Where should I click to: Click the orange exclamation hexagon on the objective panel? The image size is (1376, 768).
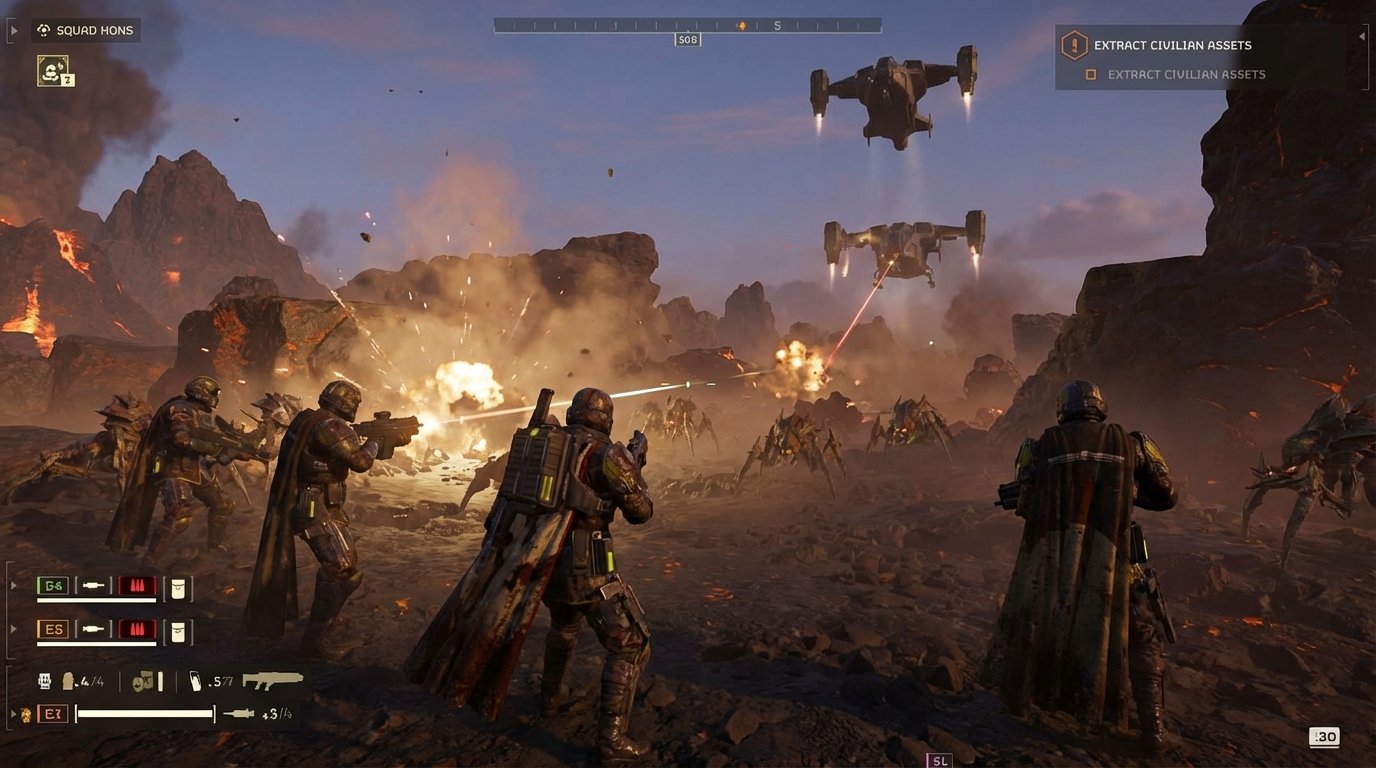click(1073, 44)
